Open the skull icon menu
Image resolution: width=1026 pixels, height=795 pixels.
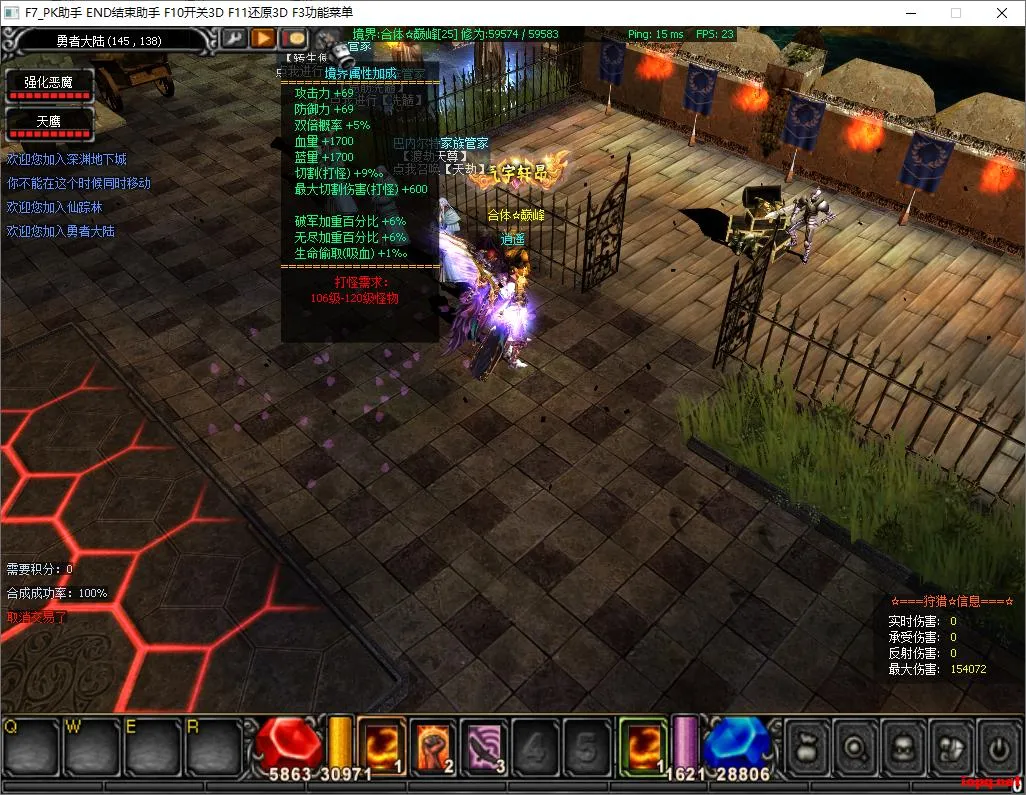902,747
